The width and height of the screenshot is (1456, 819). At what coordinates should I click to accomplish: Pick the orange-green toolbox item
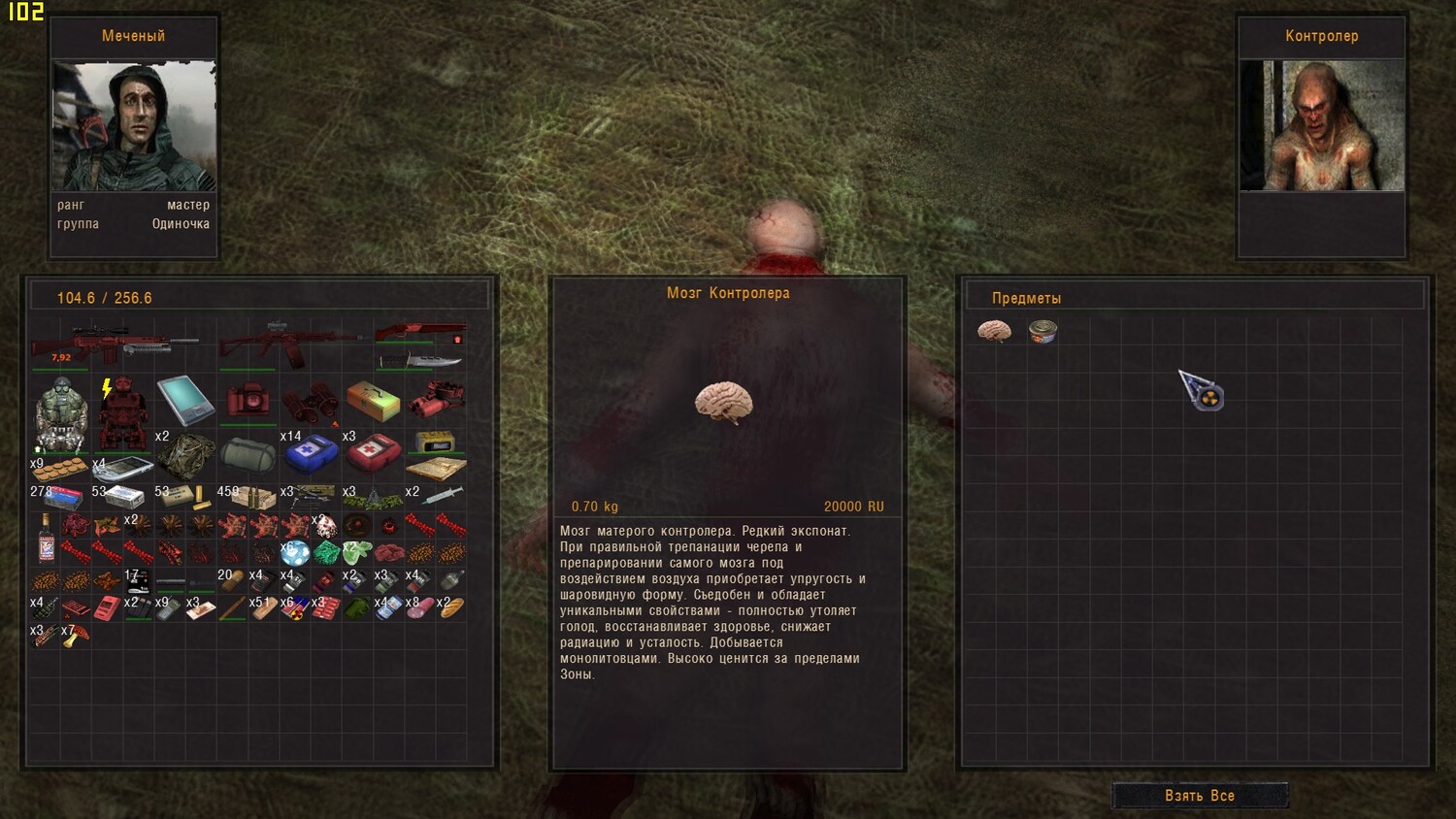pyautogui.click(x=373, y=400)
